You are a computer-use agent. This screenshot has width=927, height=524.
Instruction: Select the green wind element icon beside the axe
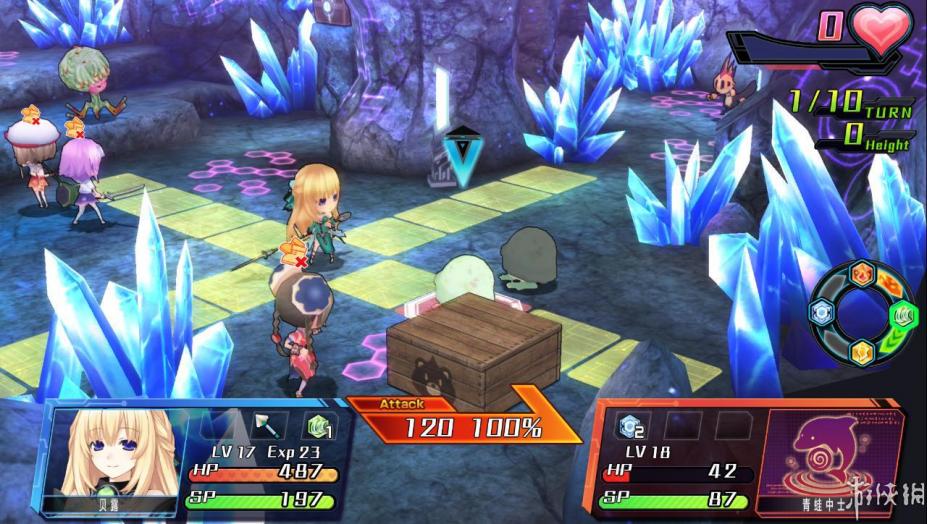(320, 426)
